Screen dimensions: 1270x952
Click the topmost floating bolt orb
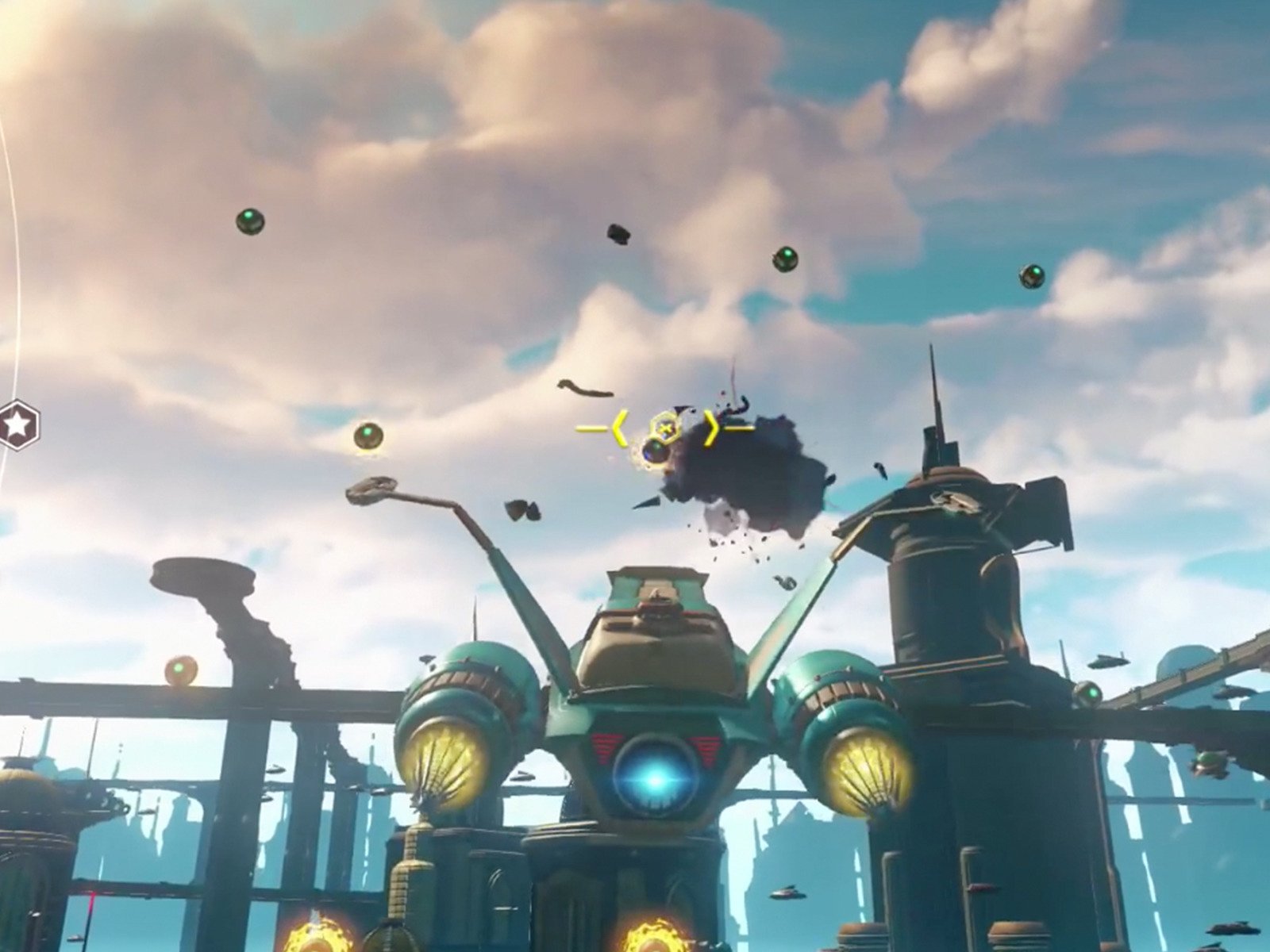251,220
